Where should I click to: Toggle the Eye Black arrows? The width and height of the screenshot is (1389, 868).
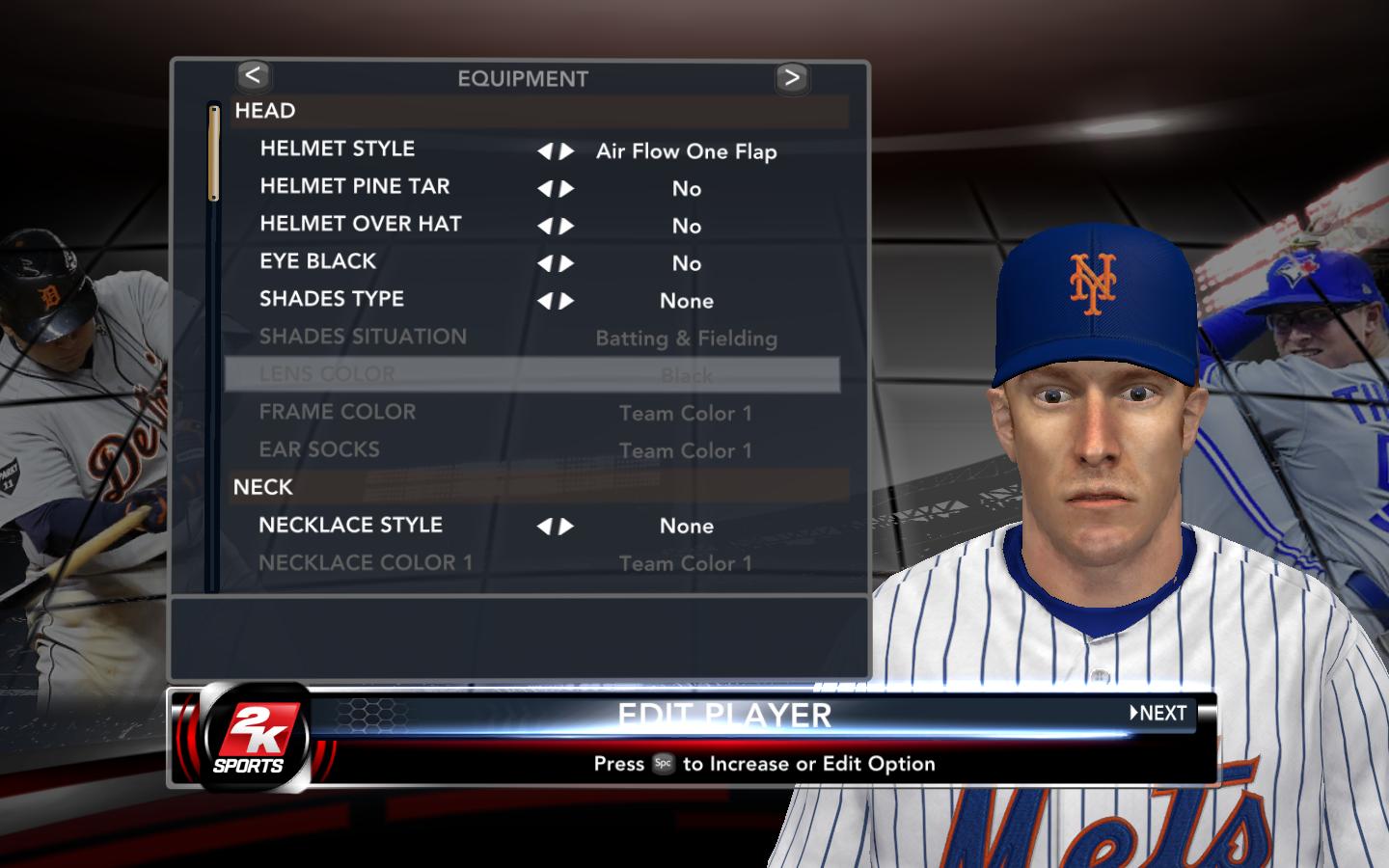tap(556, 264)
